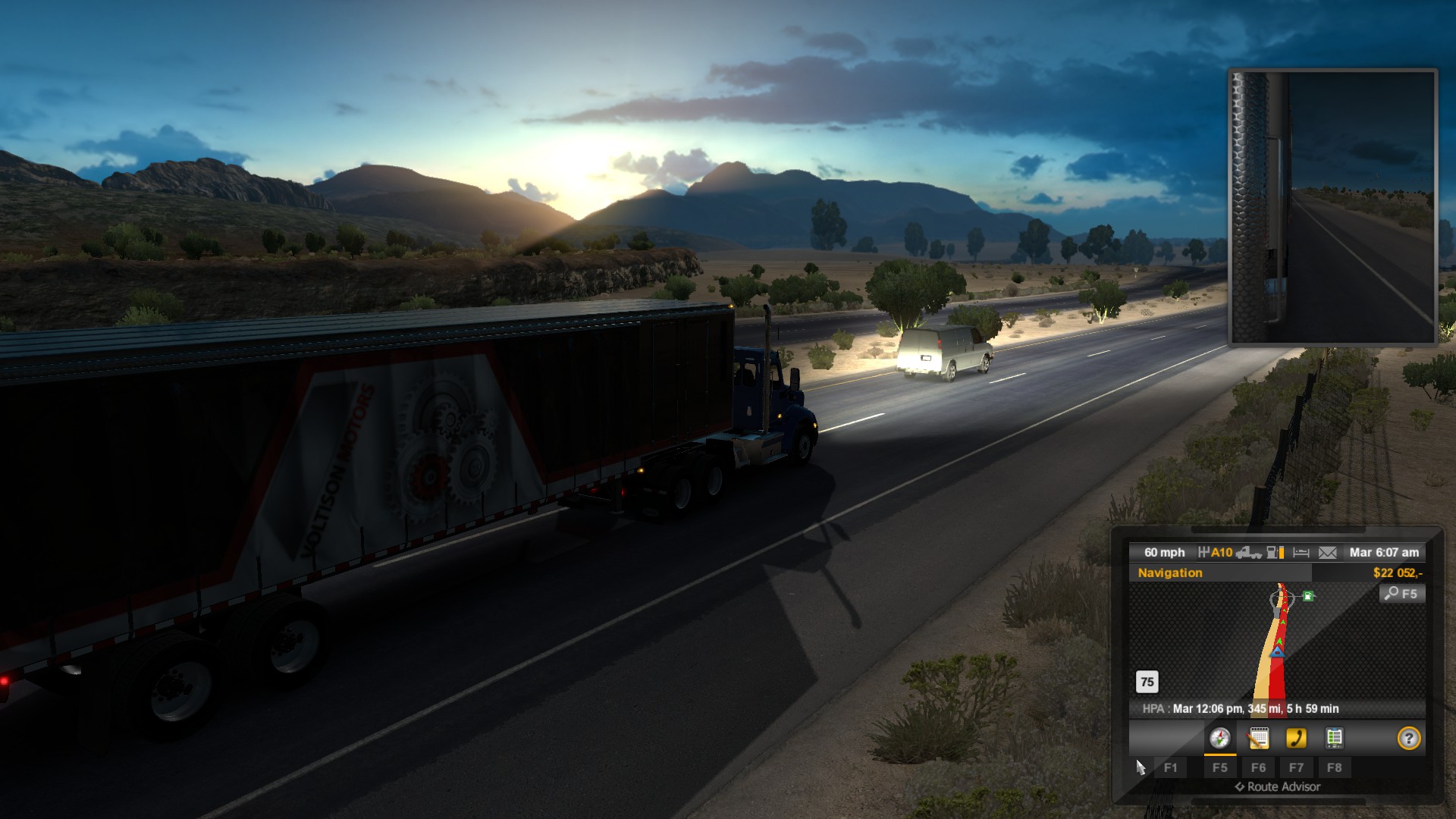Click the bed rest indicator icon
The height and width of the screenshot is (819, 1456).
point(1301,553)
